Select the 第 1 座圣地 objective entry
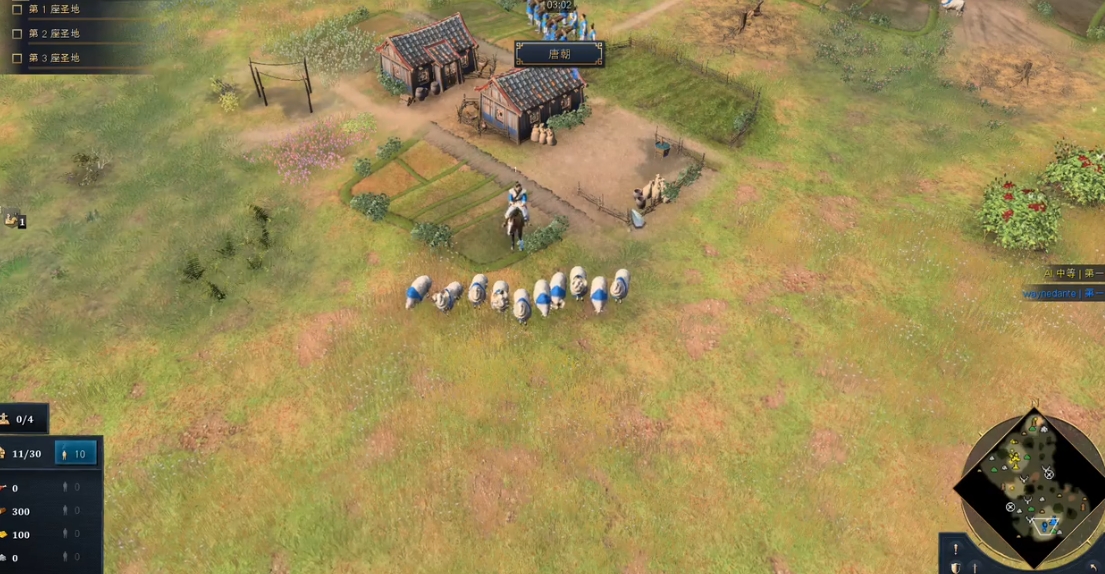1105x574 pixels. click(x=54, y=9)
